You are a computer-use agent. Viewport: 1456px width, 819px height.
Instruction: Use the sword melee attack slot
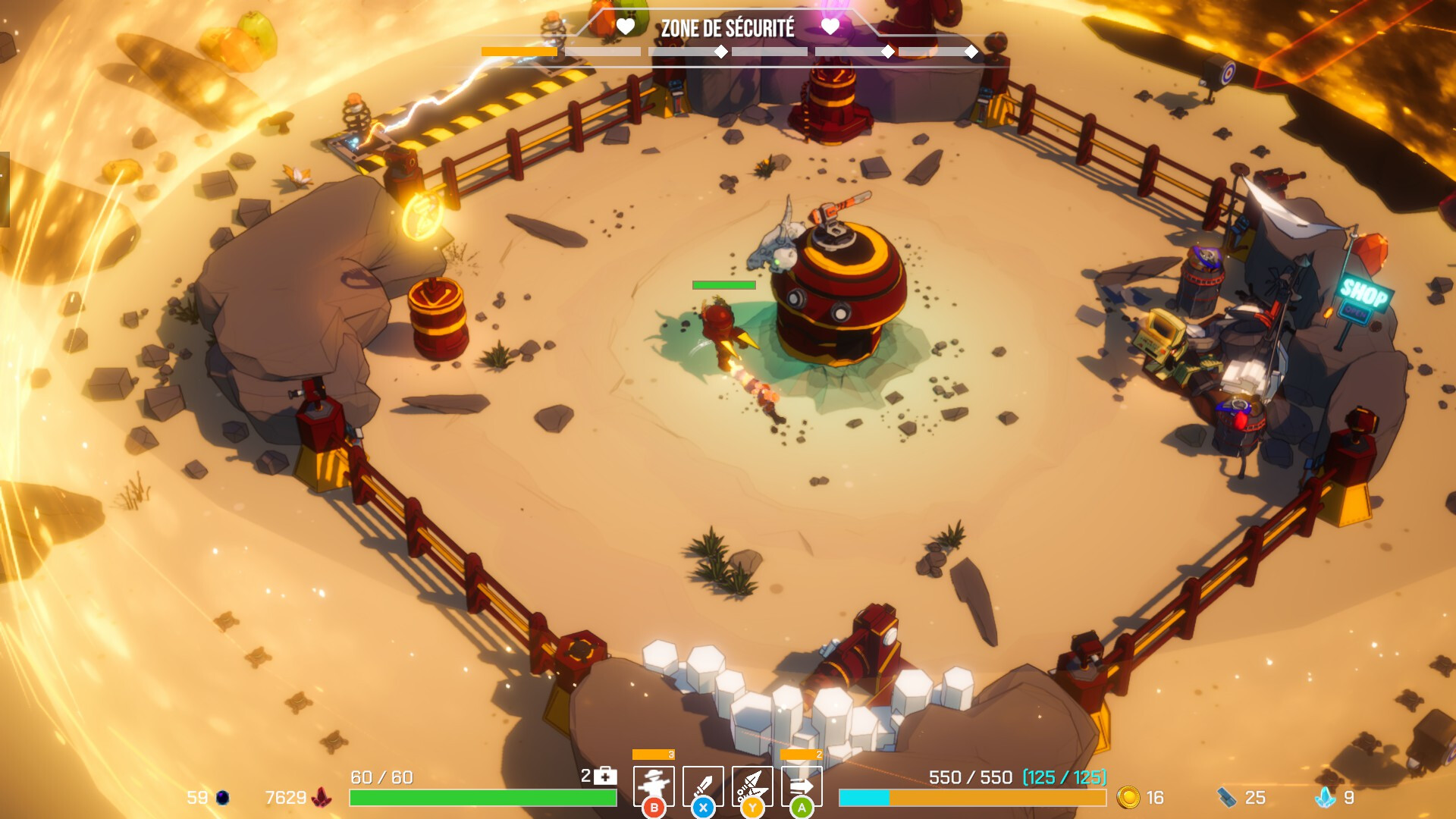pyautogui.click(x=703, y=786)
